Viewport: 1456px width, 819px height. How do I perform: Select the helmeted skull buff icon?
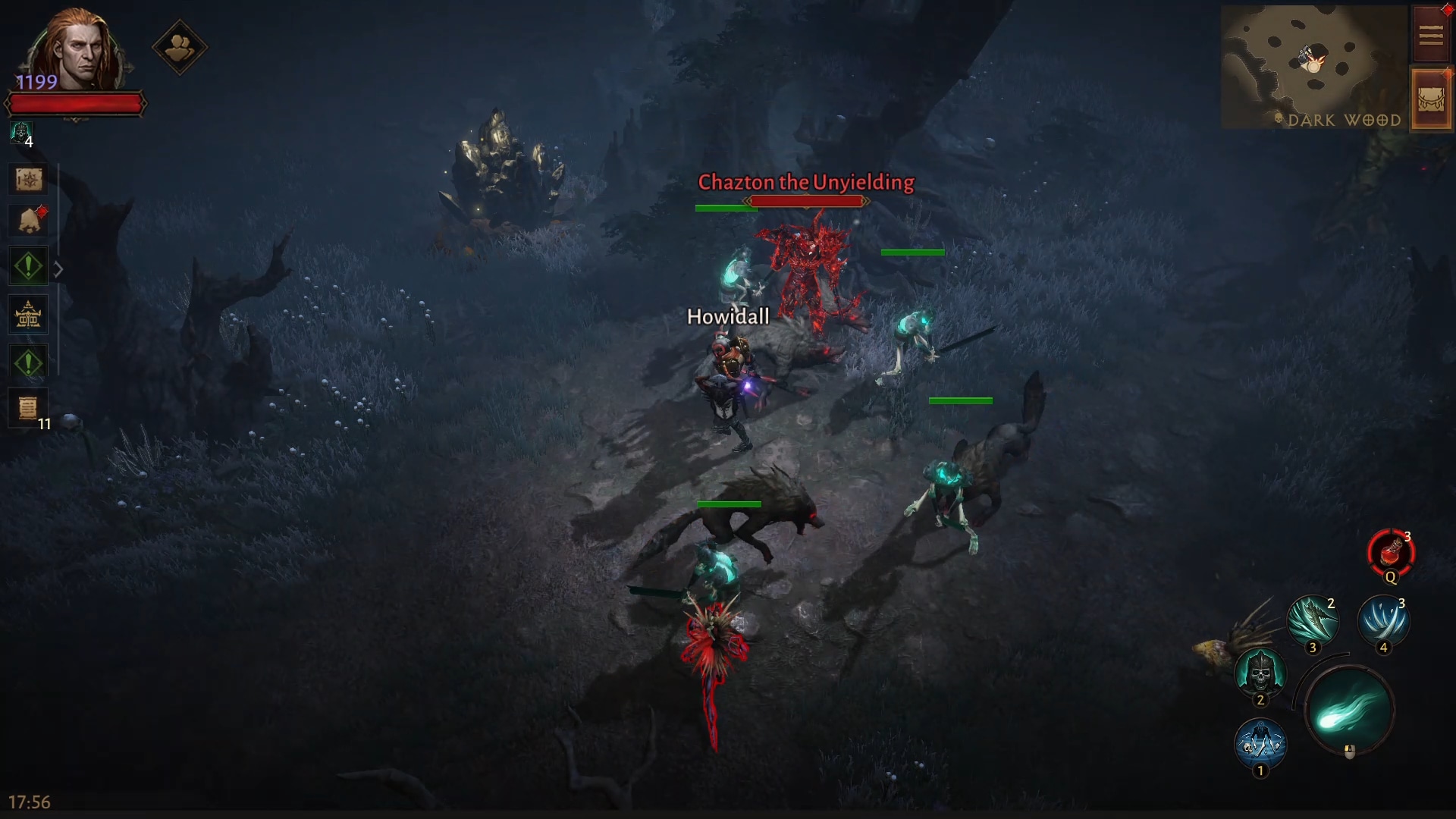click(x=20, y=133)
